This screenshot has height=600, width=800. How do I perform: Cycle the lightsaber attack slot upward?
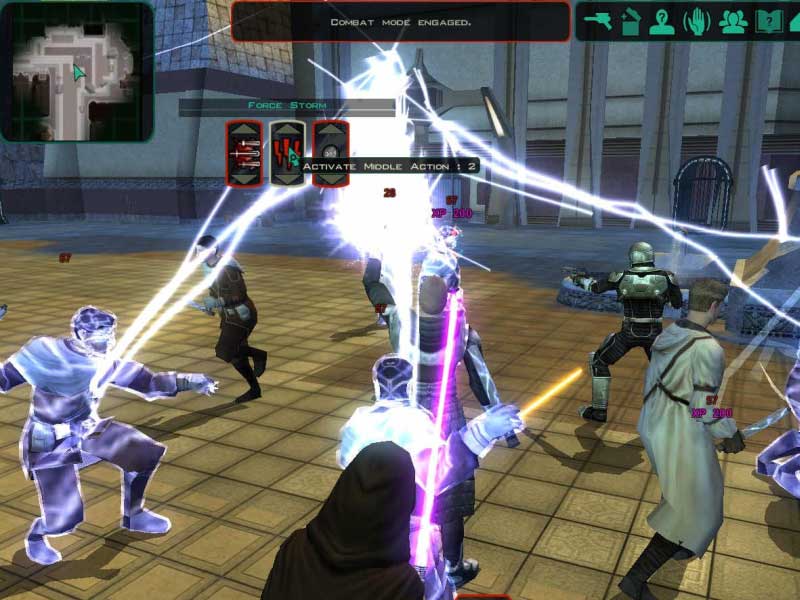(244, 130)
